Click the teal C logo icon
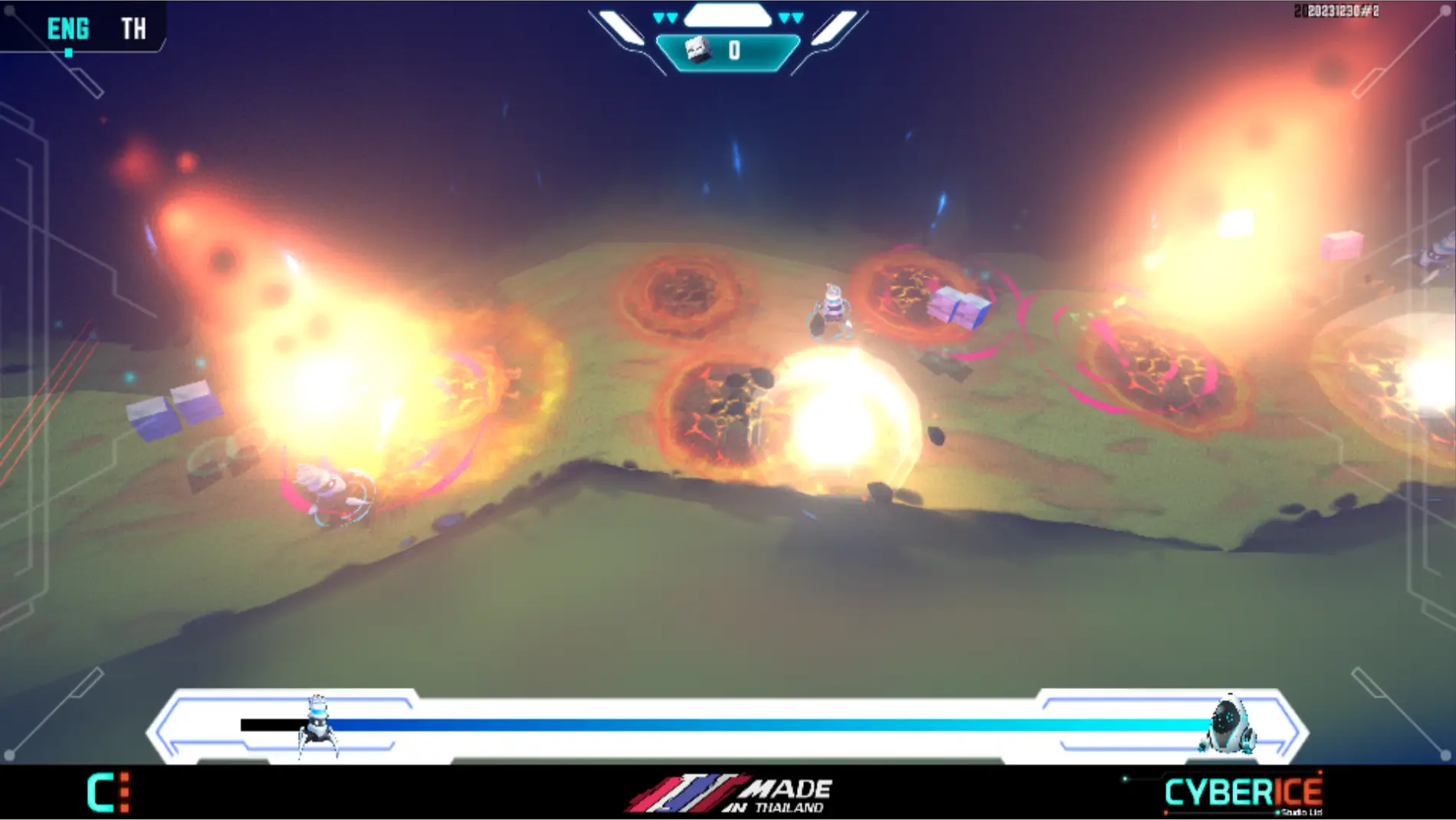This screenshot has width=1456, height=820. (x=108, y=792)
